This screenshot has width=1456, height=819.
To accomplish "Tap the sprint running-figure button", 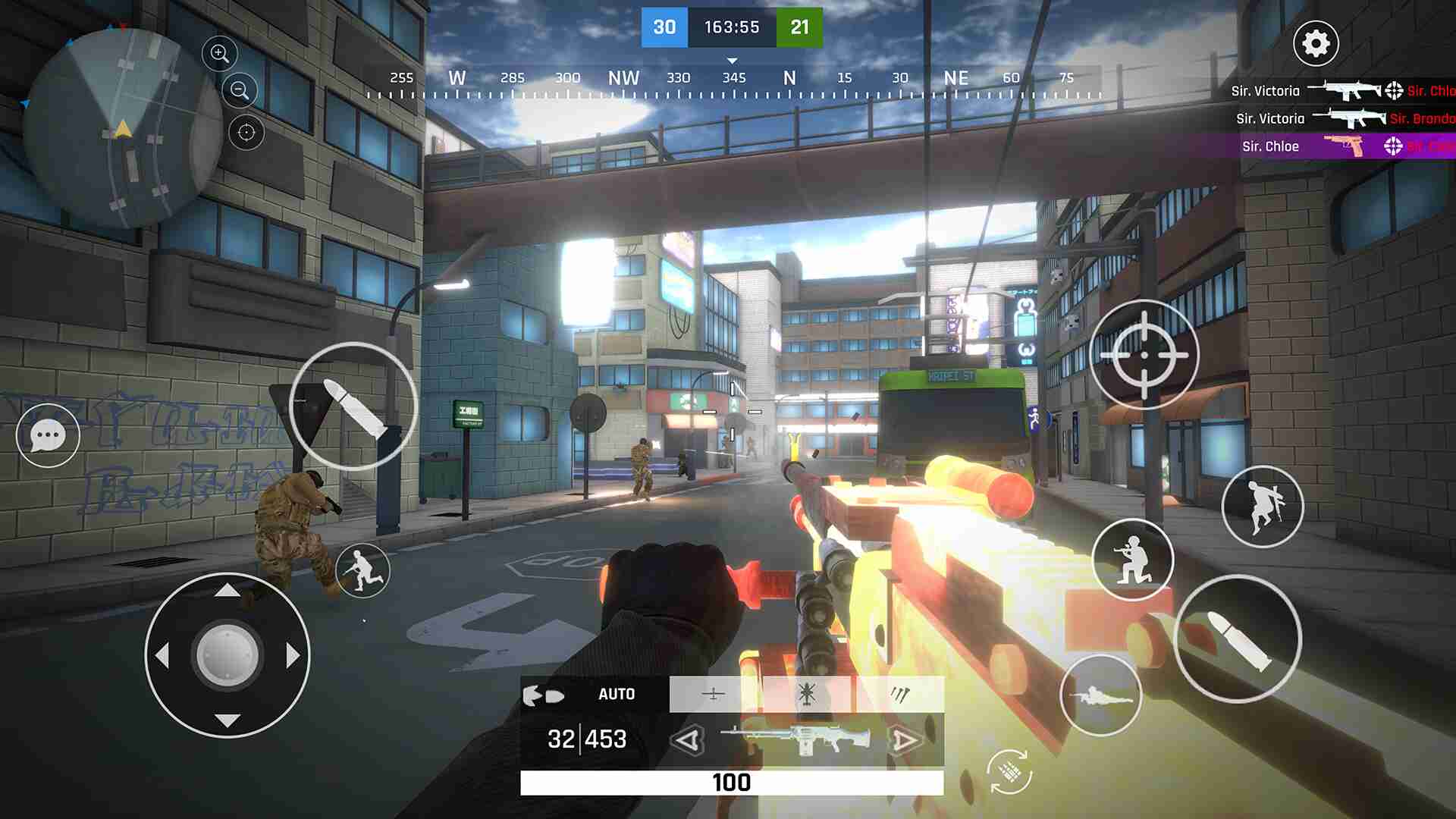I will pos(362,570).
